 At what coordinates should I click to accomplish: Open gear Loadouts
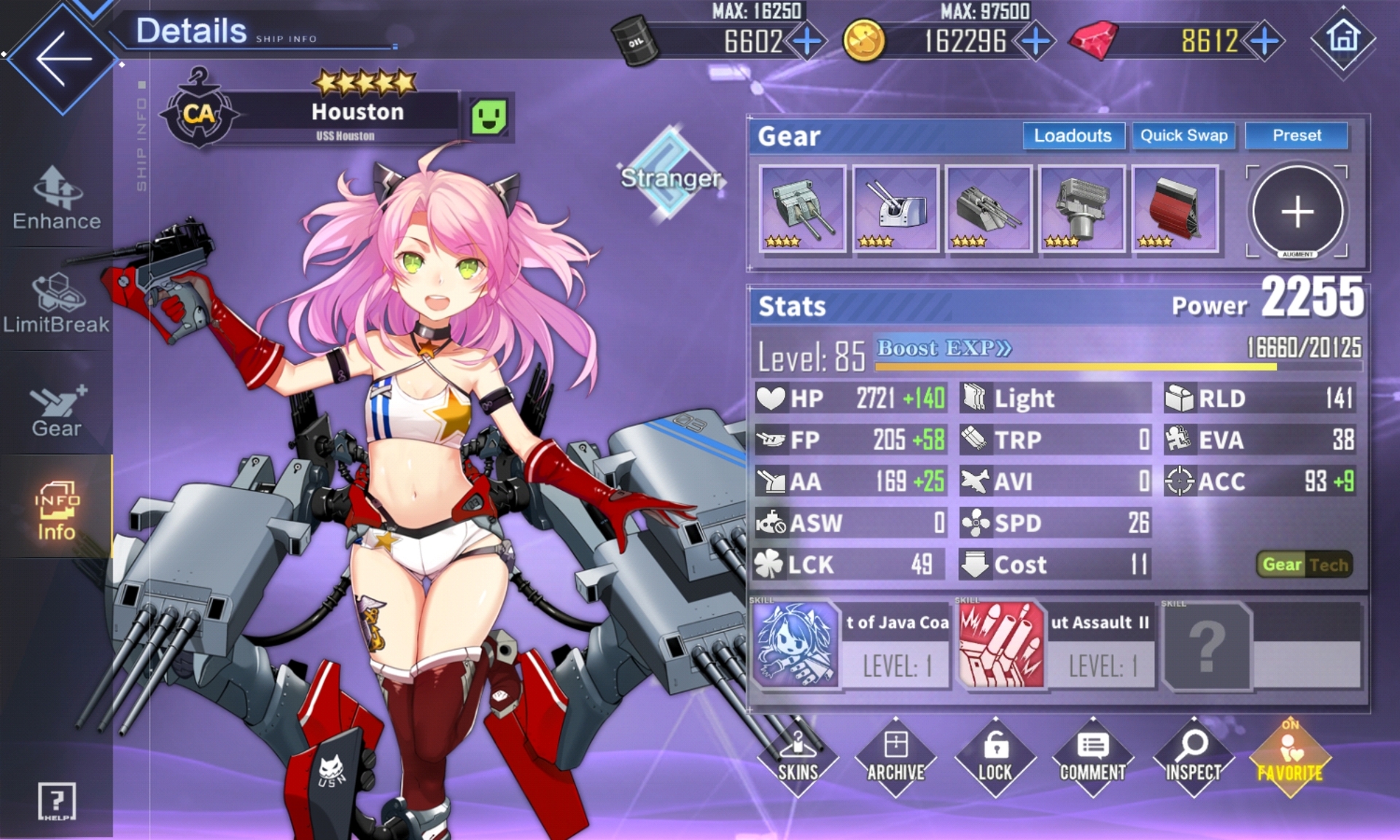point(1073,136)
